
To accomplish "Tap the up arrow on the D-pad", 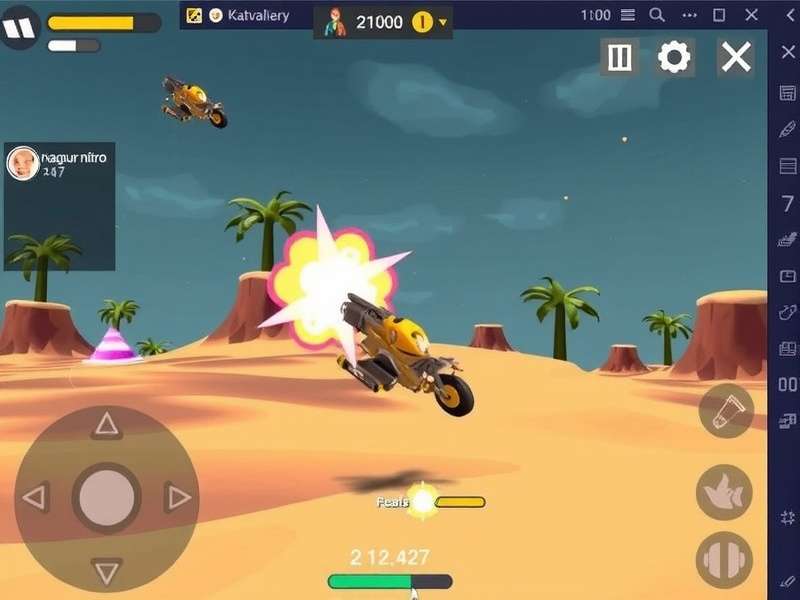I will (x=106, y=425).
